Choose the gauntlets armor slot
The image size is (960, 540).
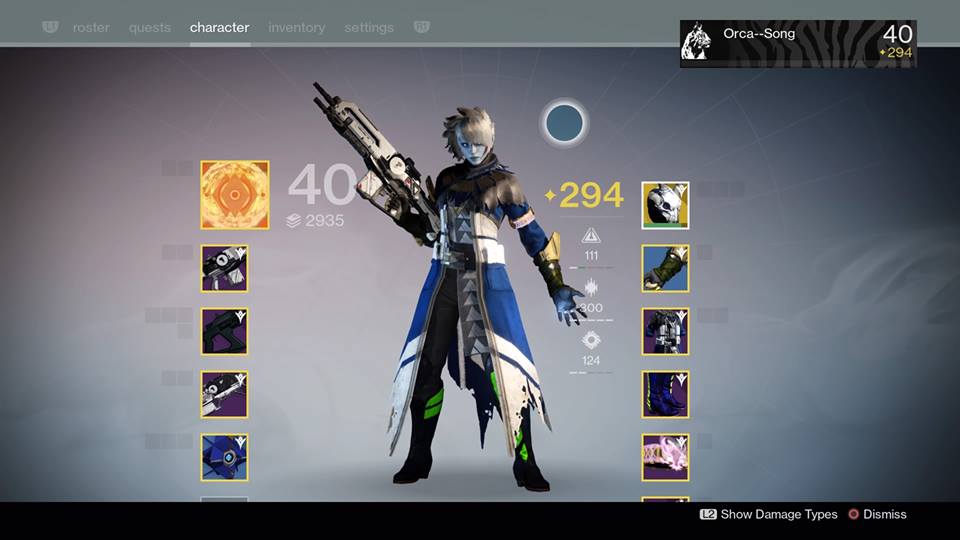tap(665, 268)
